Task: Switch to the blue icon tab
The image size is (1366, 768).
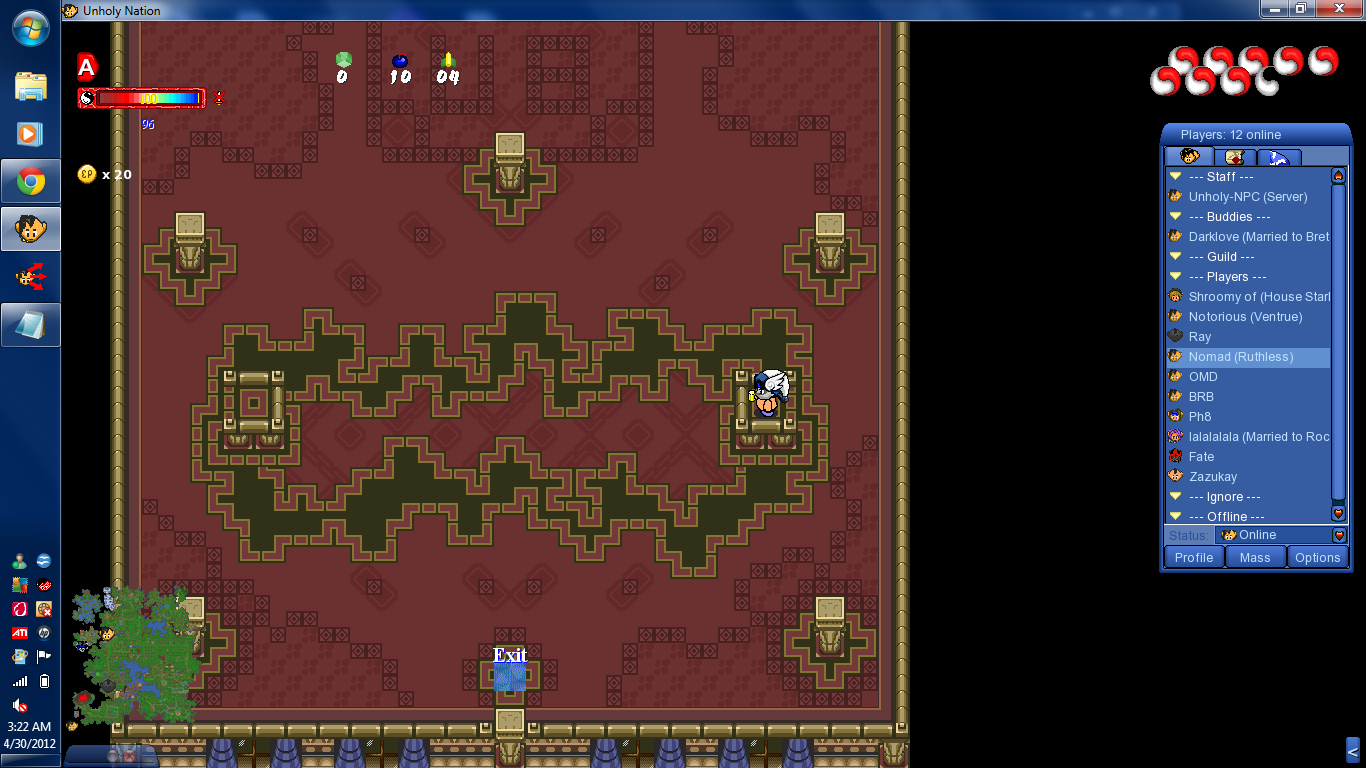Action: click(x=1279, y=157)
